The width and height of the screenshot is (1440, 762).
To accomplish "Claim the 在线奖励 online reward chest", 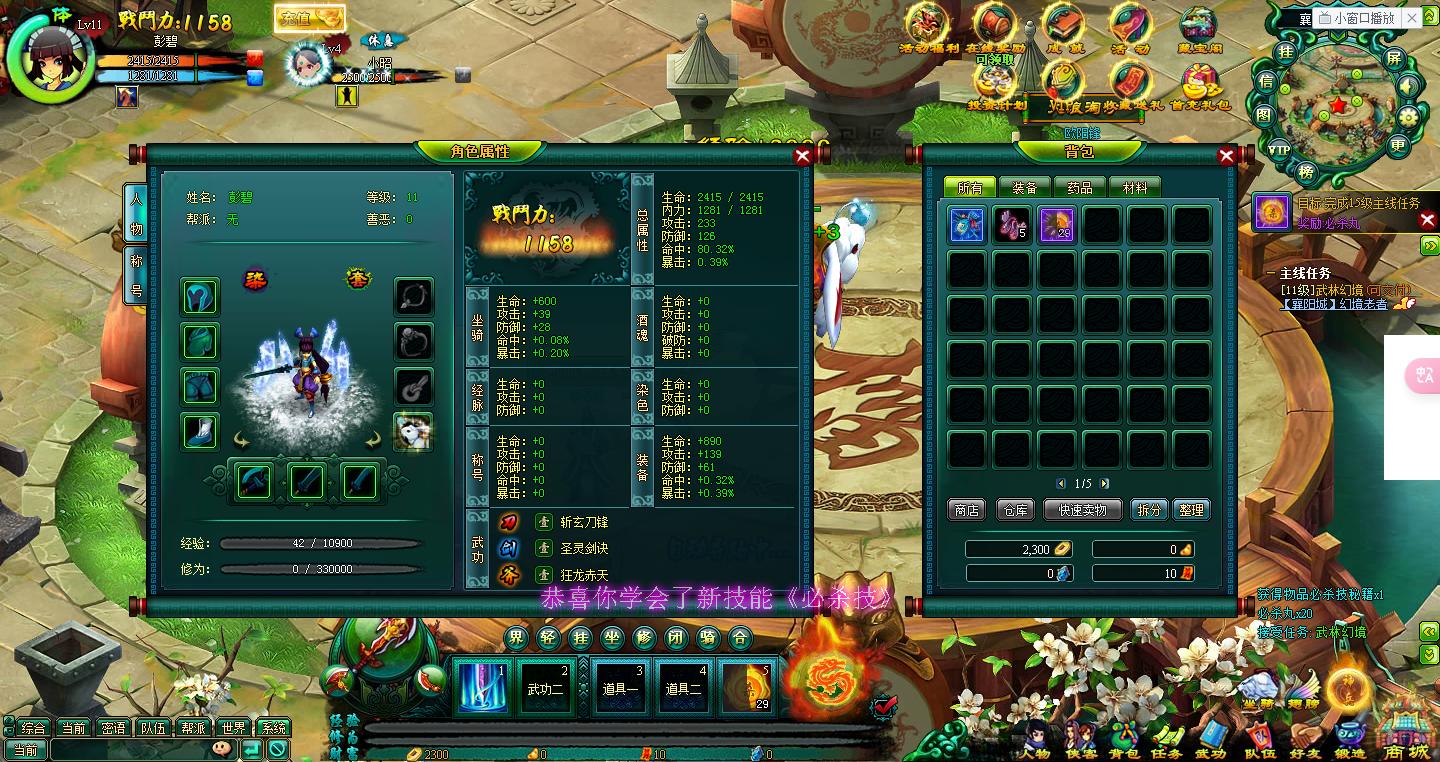I will pyautogui.click(x=995, y=28).
